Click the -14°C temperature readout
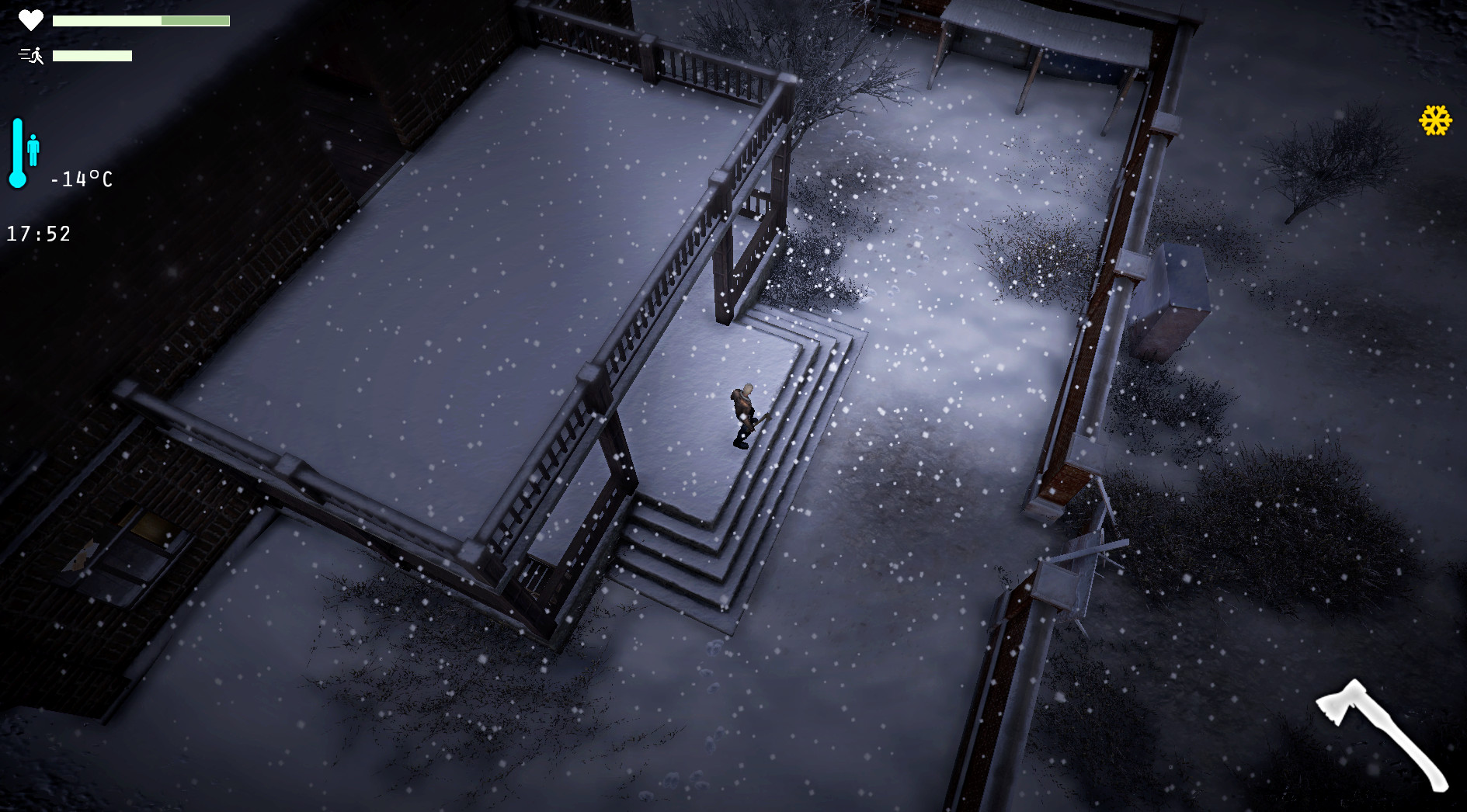 point(80,179)
